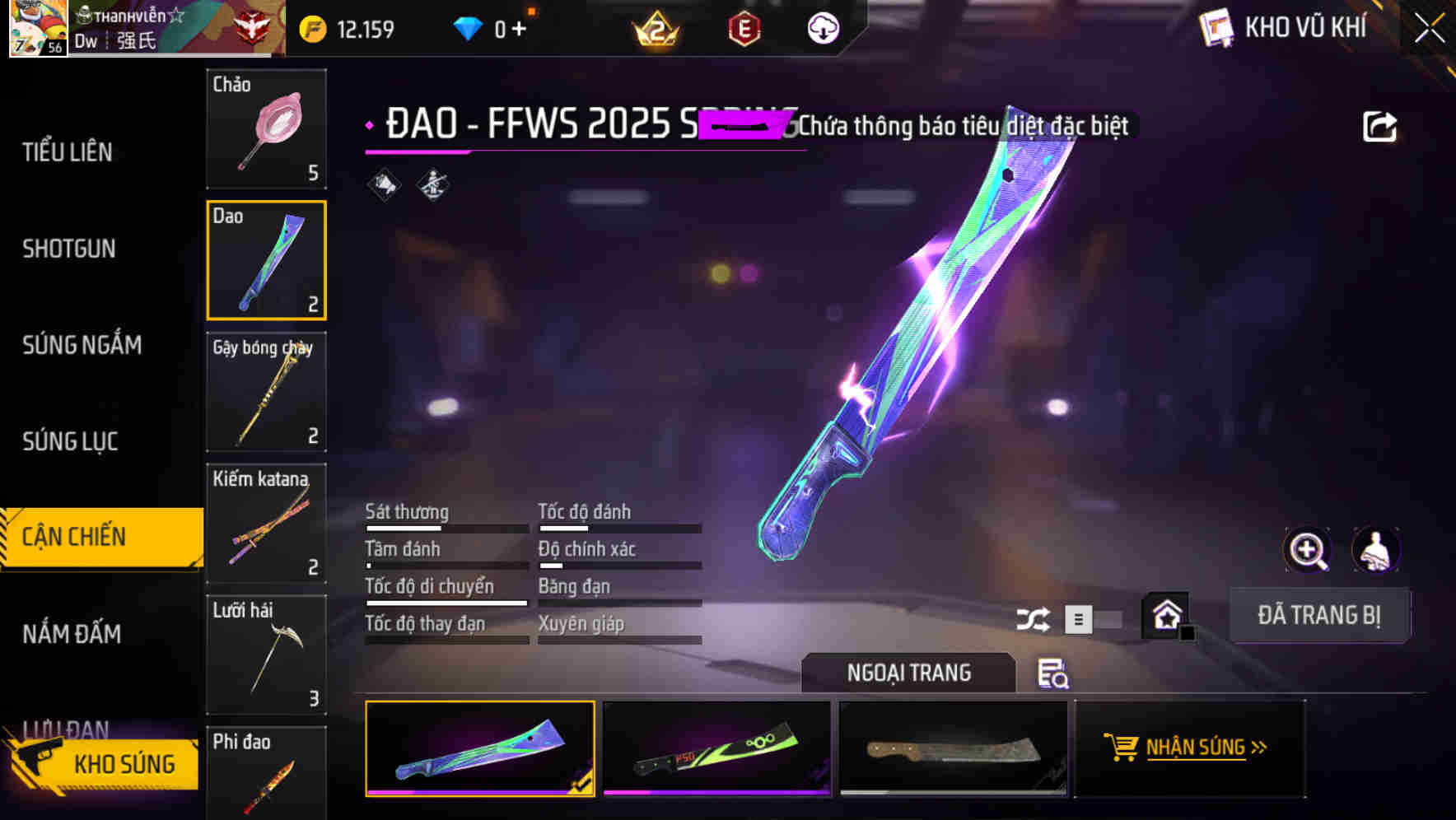Open the magnifier zoom preview icon
Image resolution: width=1456 pixels, height=820 pixels.
[x=1306, y=550]
